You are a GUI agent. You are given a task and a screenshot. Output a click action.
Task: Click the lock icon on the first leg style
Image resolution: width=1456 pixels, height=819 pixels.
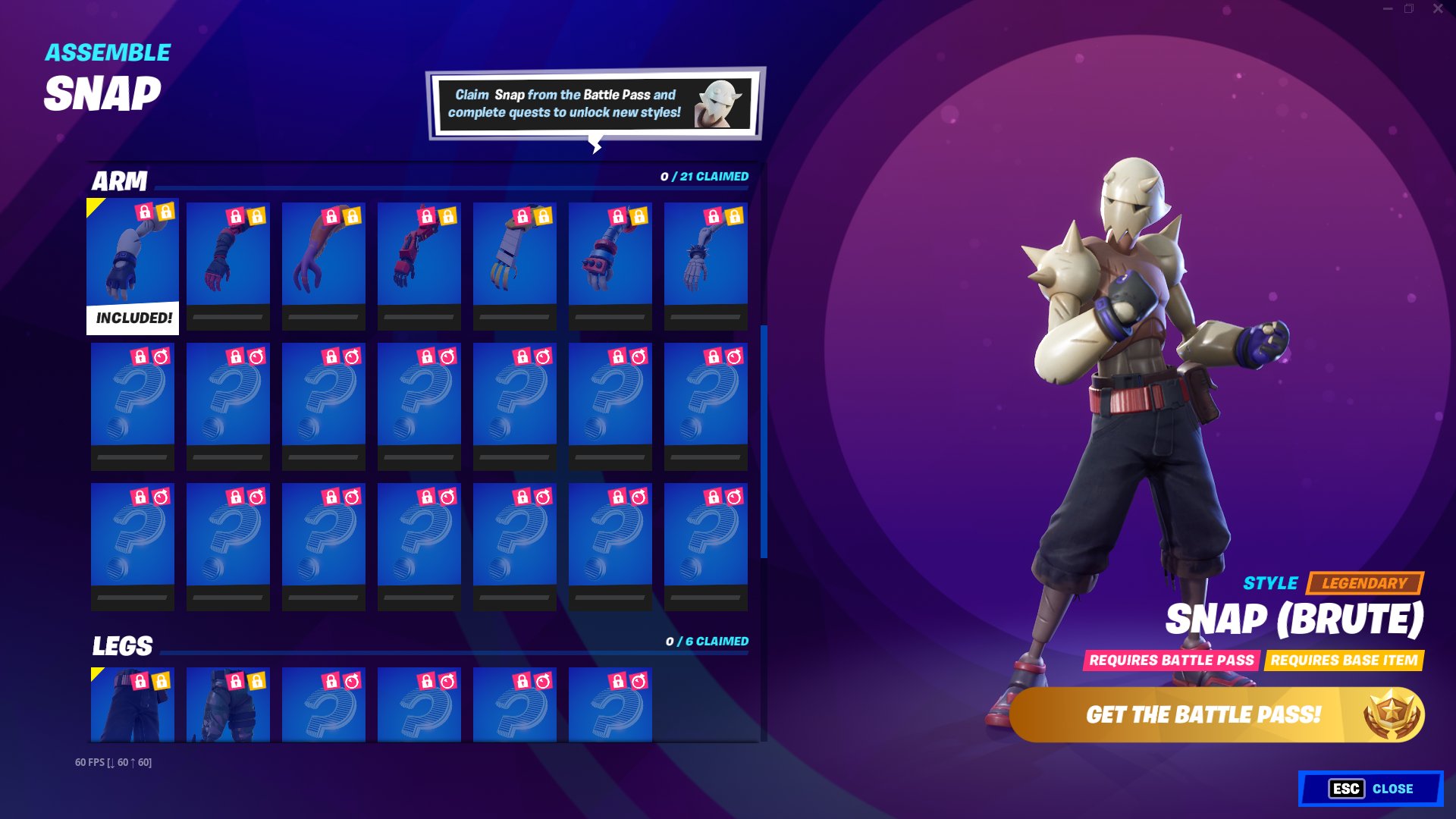141,680
